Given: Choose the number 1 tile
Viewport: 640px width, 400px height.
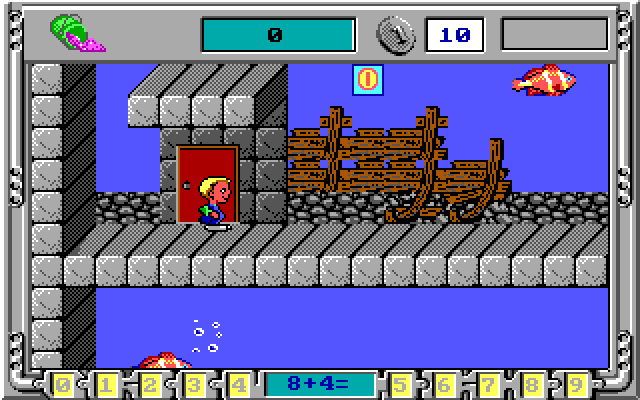Looking at the screenshot, I should point(106,384).
